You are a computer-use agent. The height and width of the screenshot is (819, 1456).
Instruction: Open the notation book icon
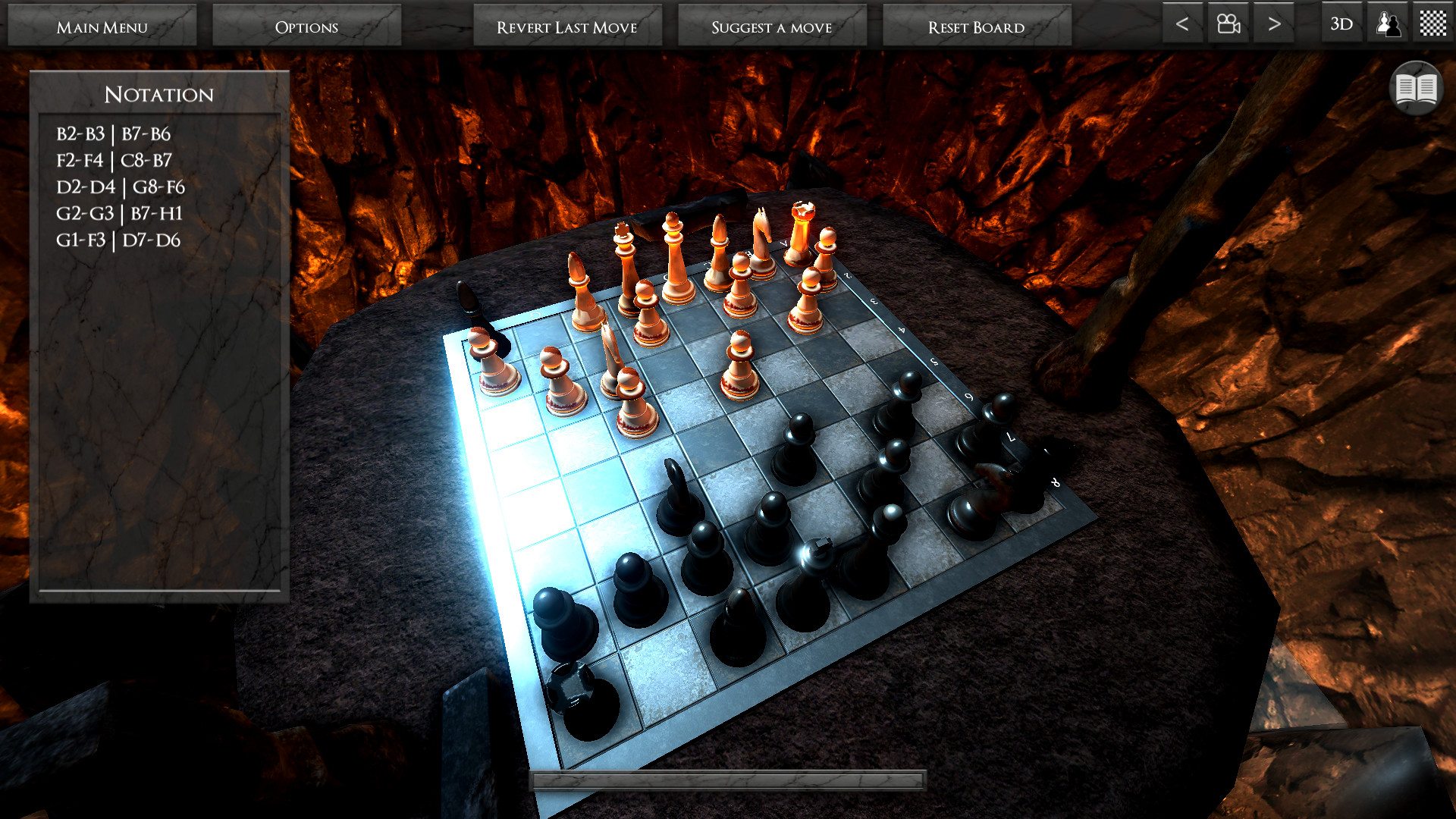coord(1415,87)
